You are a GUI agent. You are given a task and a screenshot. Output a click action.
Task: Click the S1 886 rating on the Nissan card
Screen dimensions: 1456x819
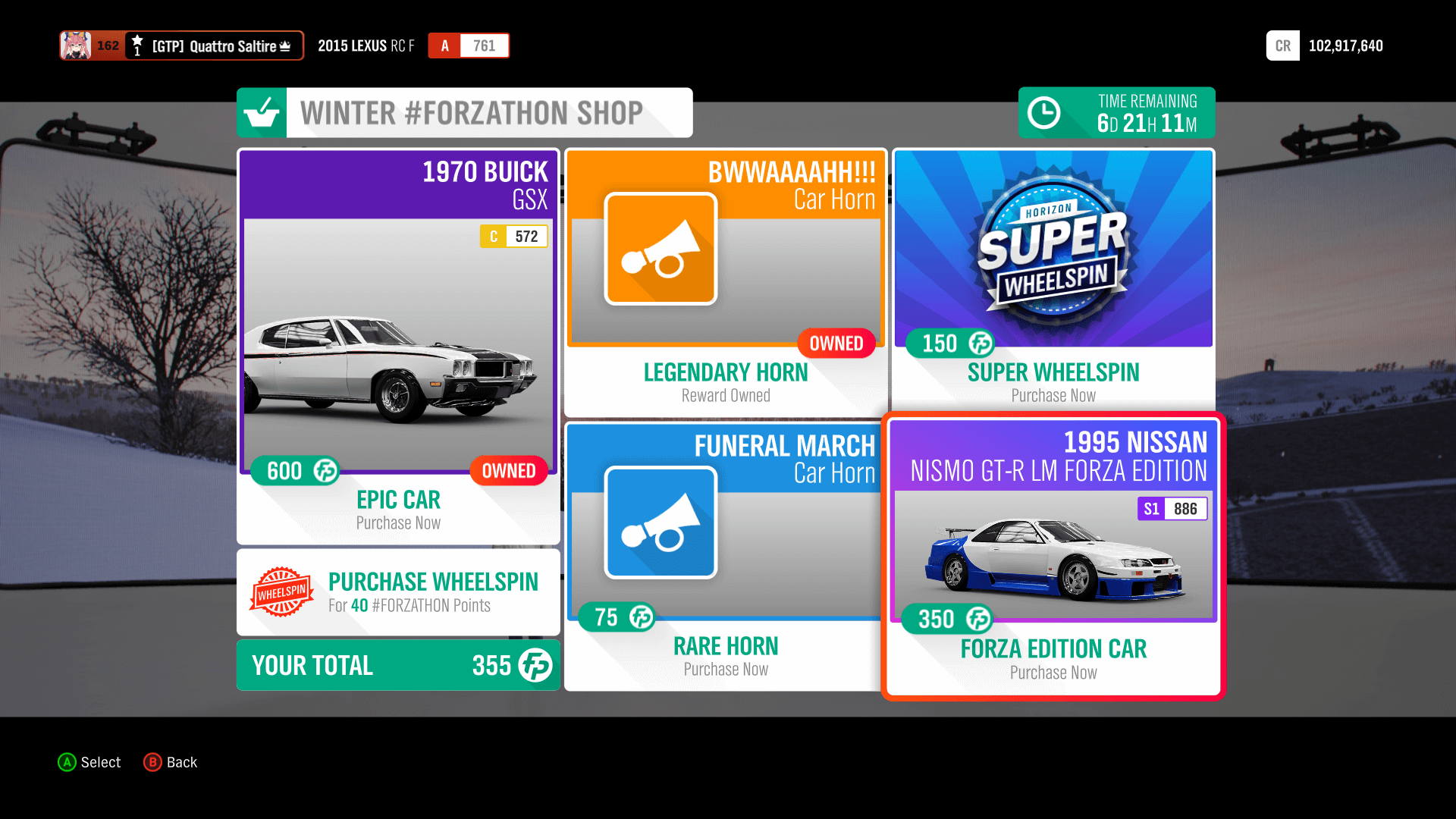1172,509
